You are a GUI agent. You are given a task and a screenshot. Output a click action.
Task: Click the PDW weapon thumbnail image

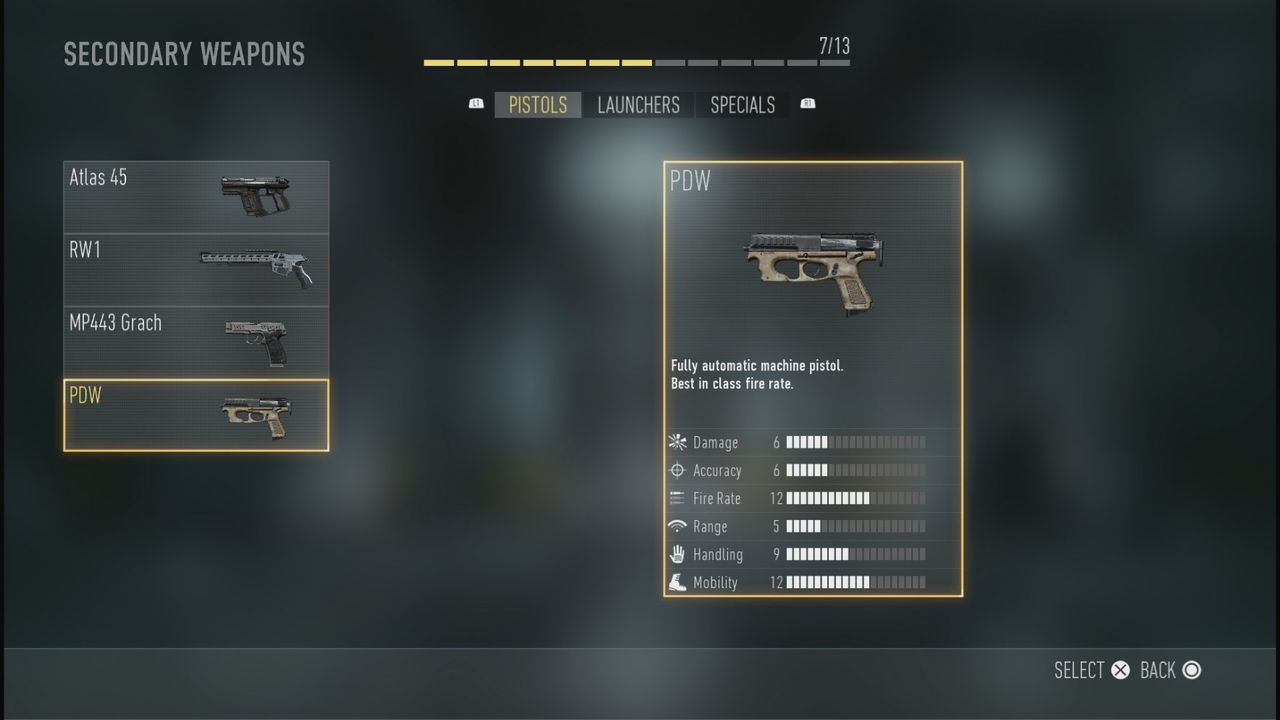point(813,270)
